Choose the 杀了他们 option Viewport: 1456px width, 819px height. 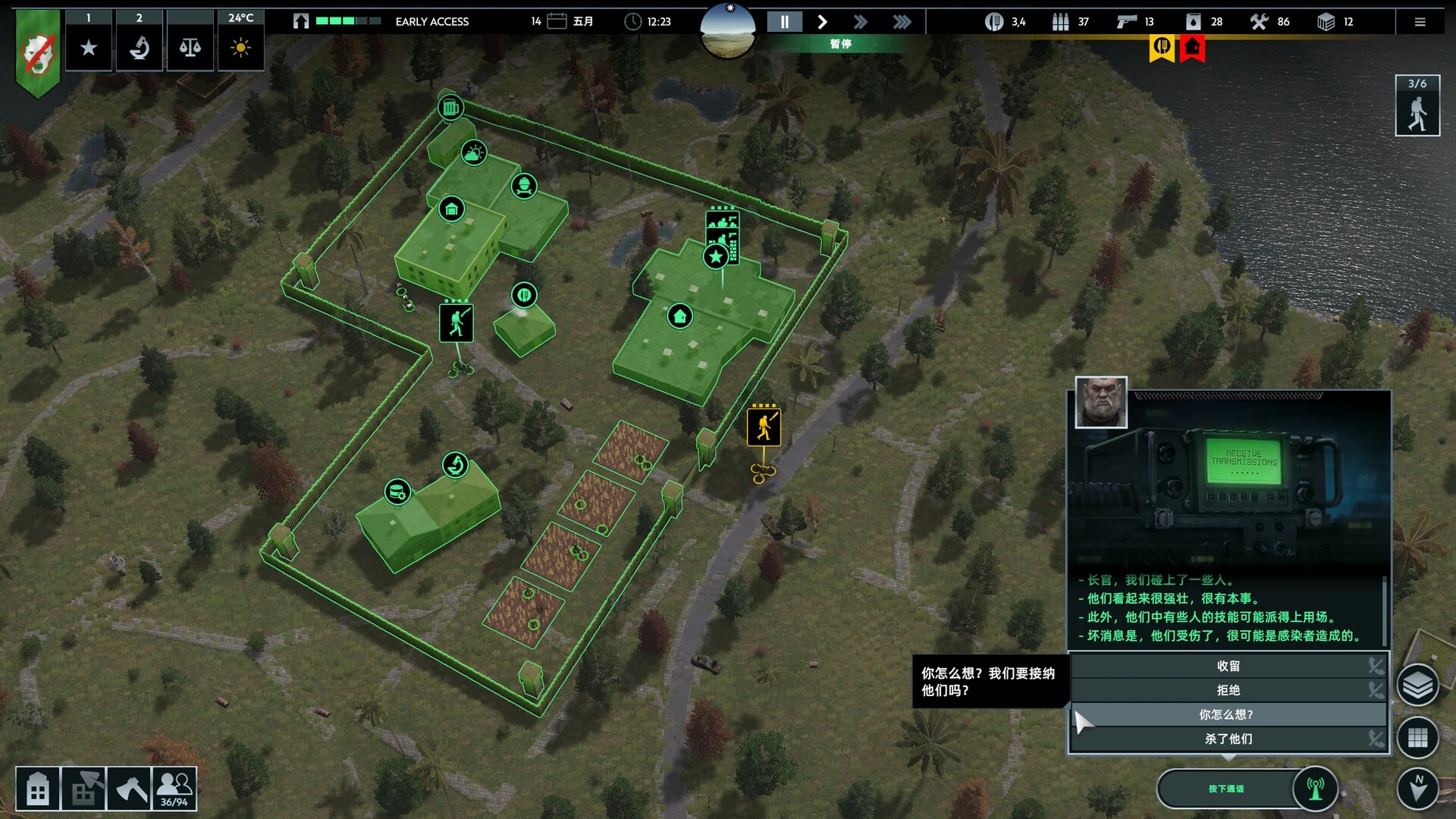click(1228, 739)
